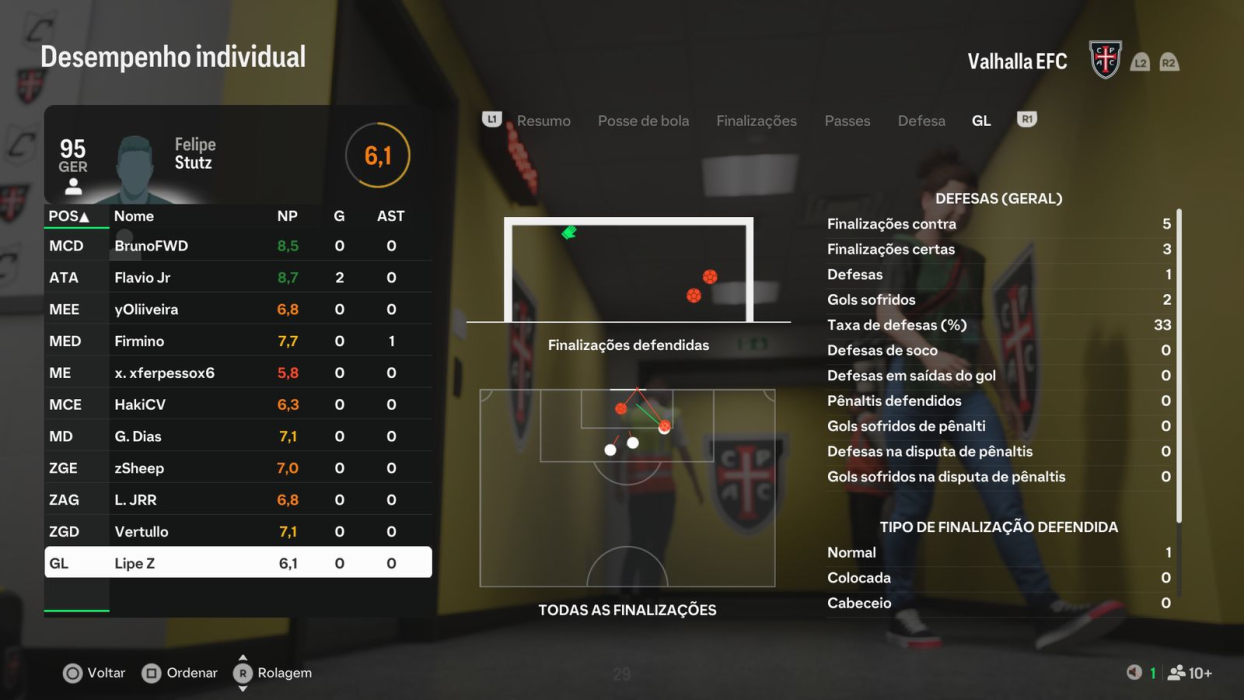Pick zSheep from the player list
The image size is (1244, 700).
point(238,468)
